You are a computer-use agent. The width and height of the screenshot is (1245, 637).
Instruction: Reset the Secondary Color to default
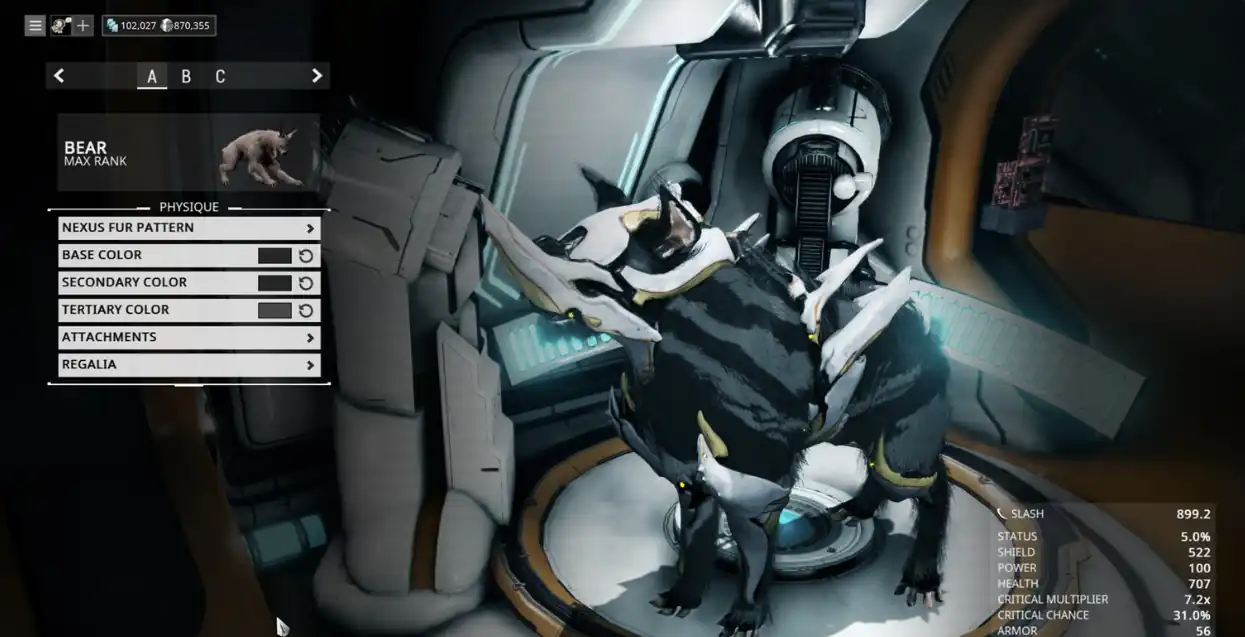pos(306,283)
